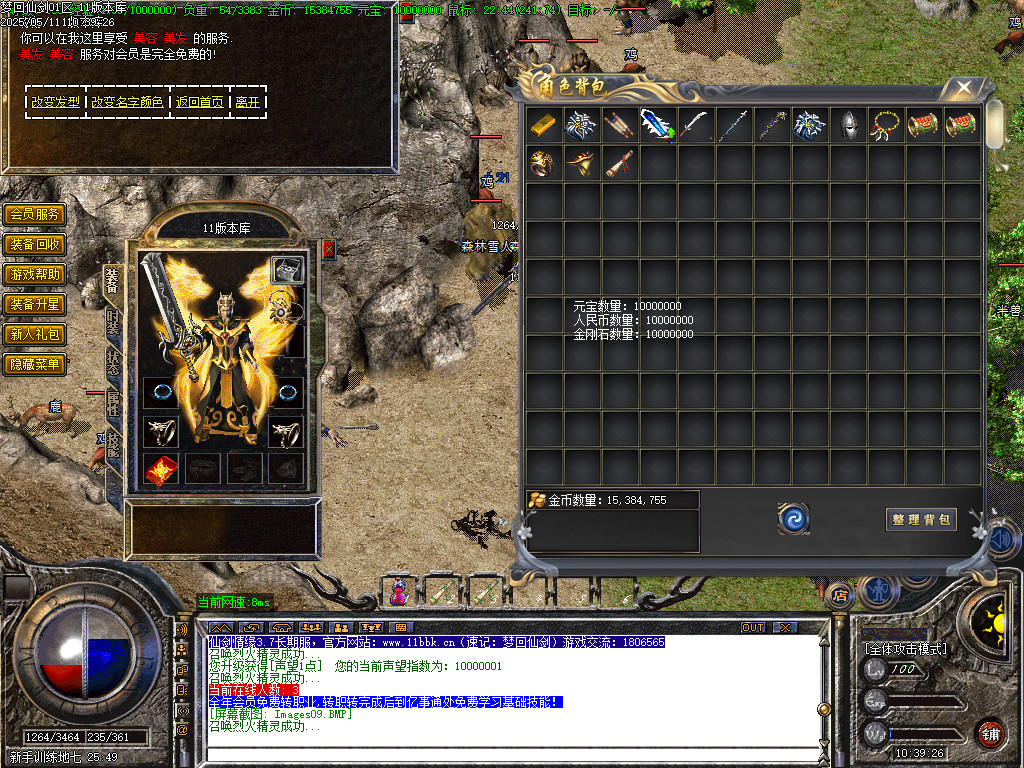
Task: Switch to the 时装 fashion tab
Action: pyautogui.click(x=113, y=322)
